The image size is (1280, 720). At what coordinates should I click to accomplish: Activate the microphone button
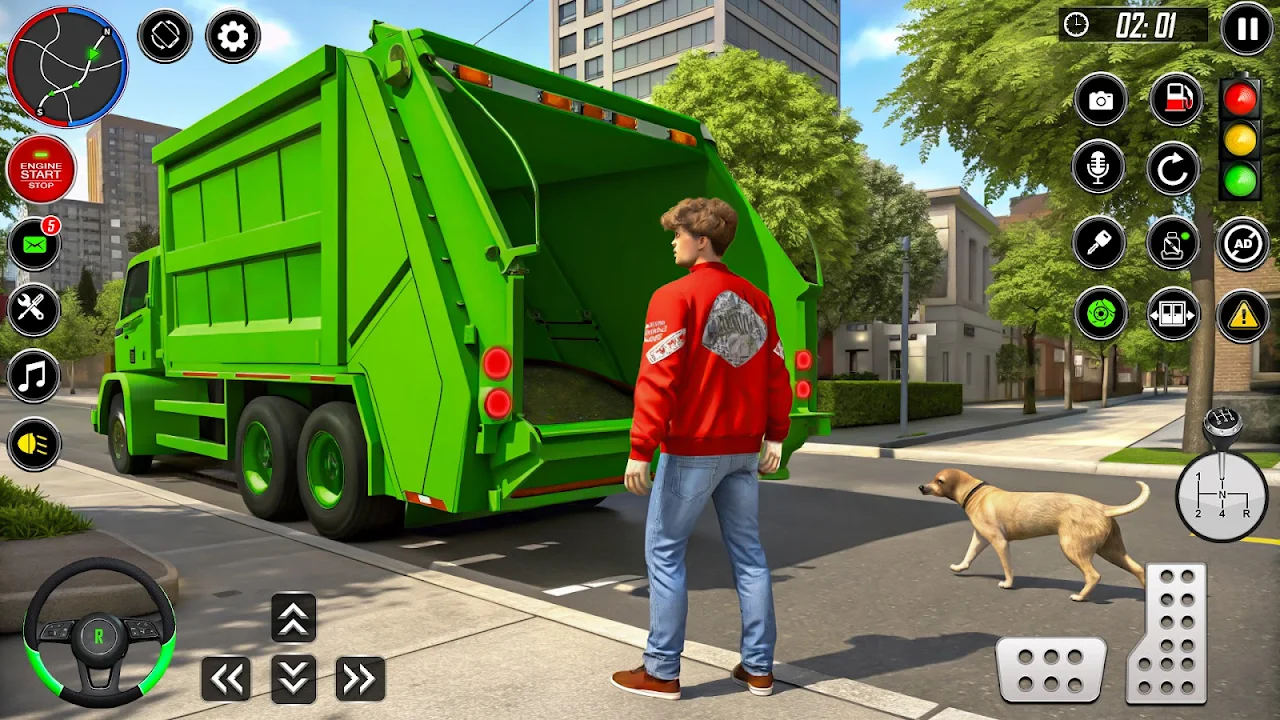[1098, 167]
